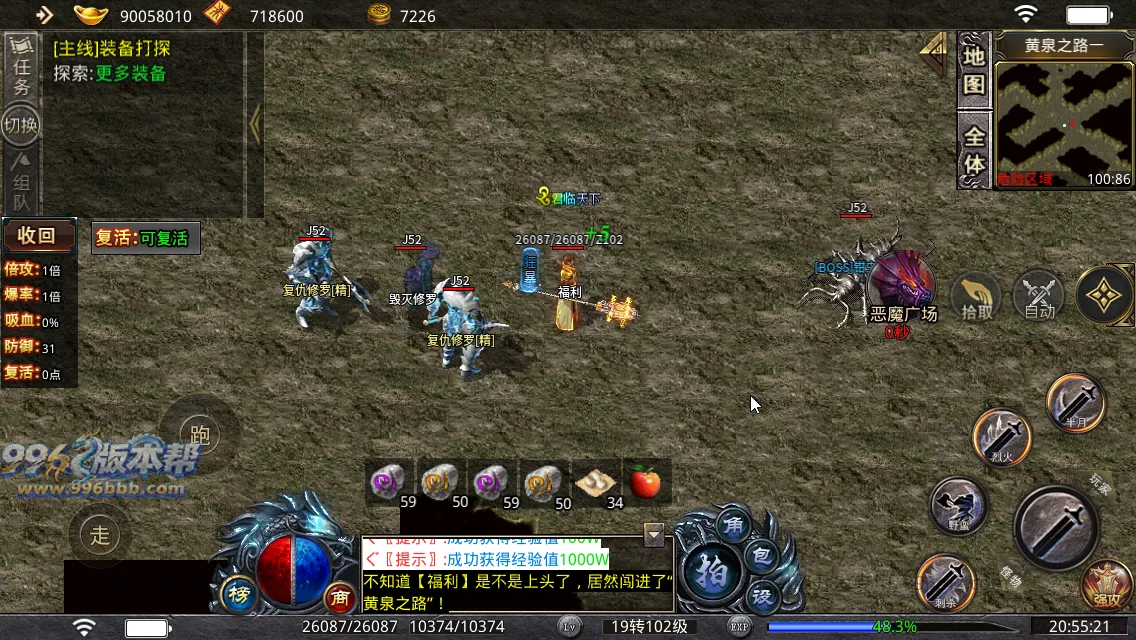Image resolution: width=1136 pixels, height=640 pixels.
Task: Use the red apple in the hotbar
Action: point(646,482)
